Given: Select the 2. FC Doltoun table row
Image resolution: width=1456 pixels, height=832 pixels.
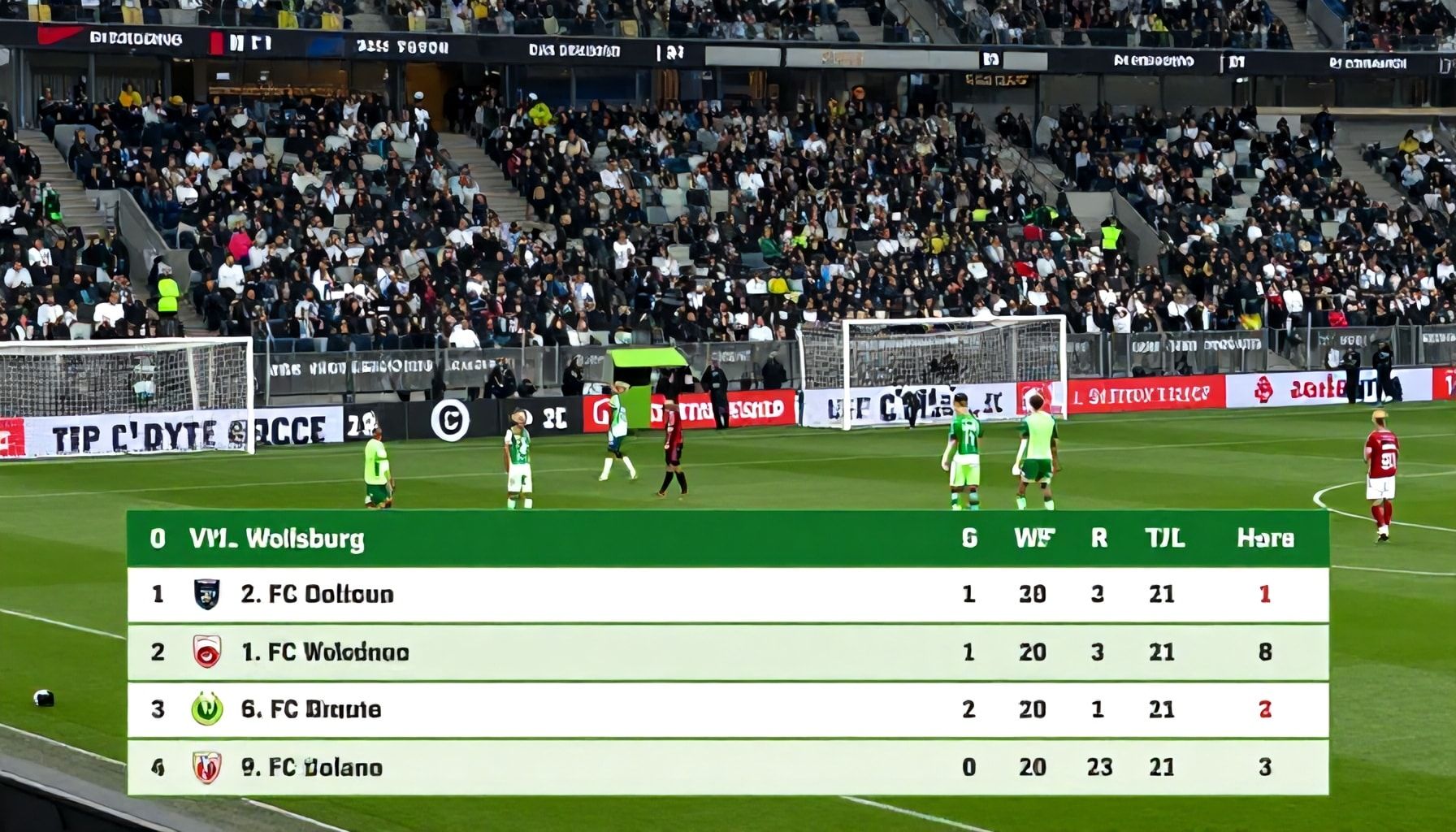Looking at the screenshot, I should pos(727,595).
